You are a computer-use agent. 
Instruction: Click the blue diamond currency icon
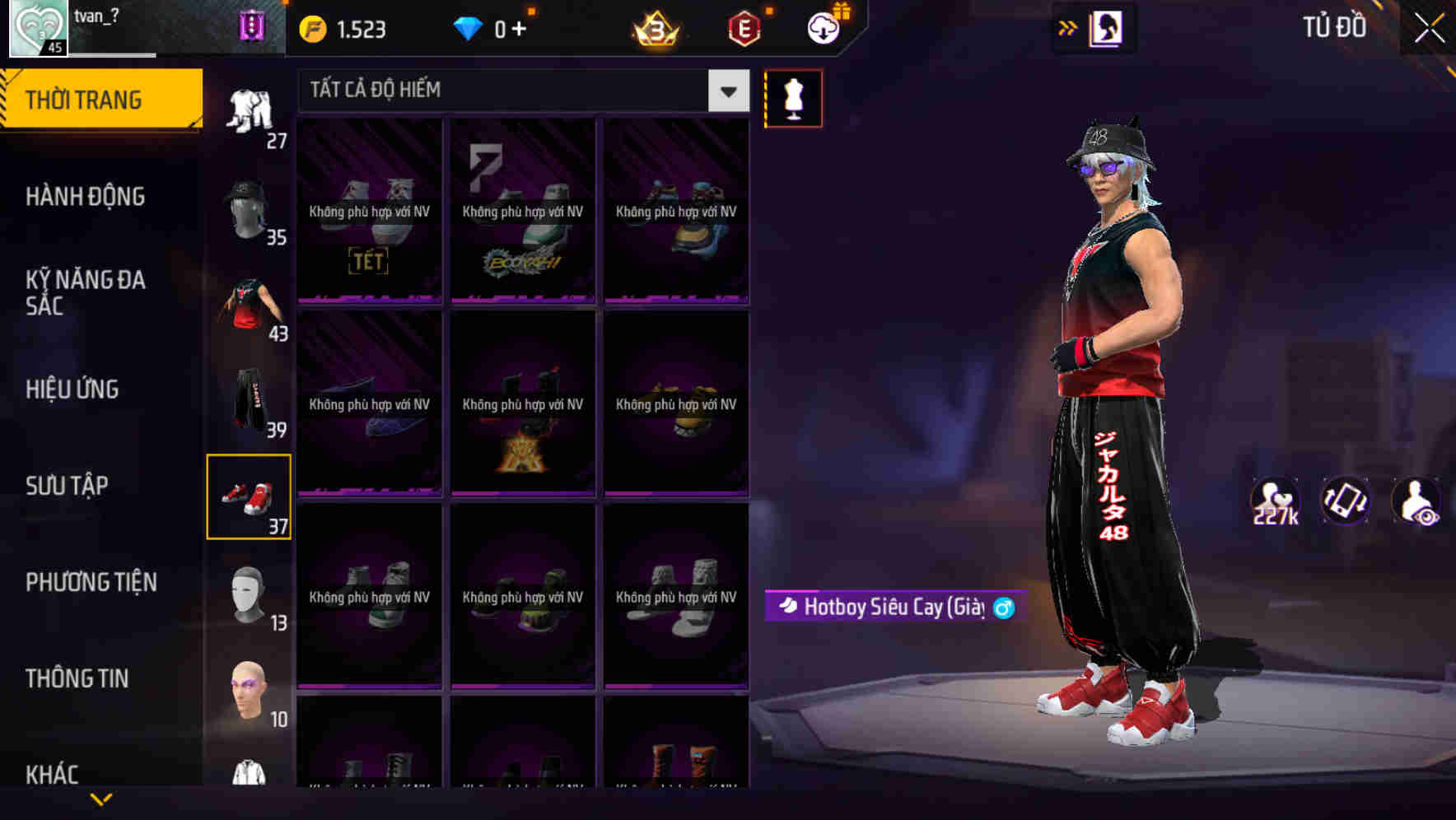(x=469, y=27)
